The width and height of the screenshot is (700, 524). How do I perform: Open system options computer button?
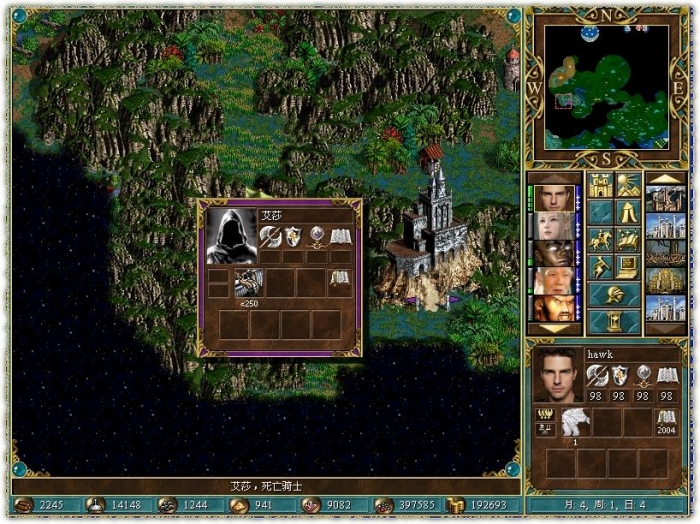pos(628,267)
